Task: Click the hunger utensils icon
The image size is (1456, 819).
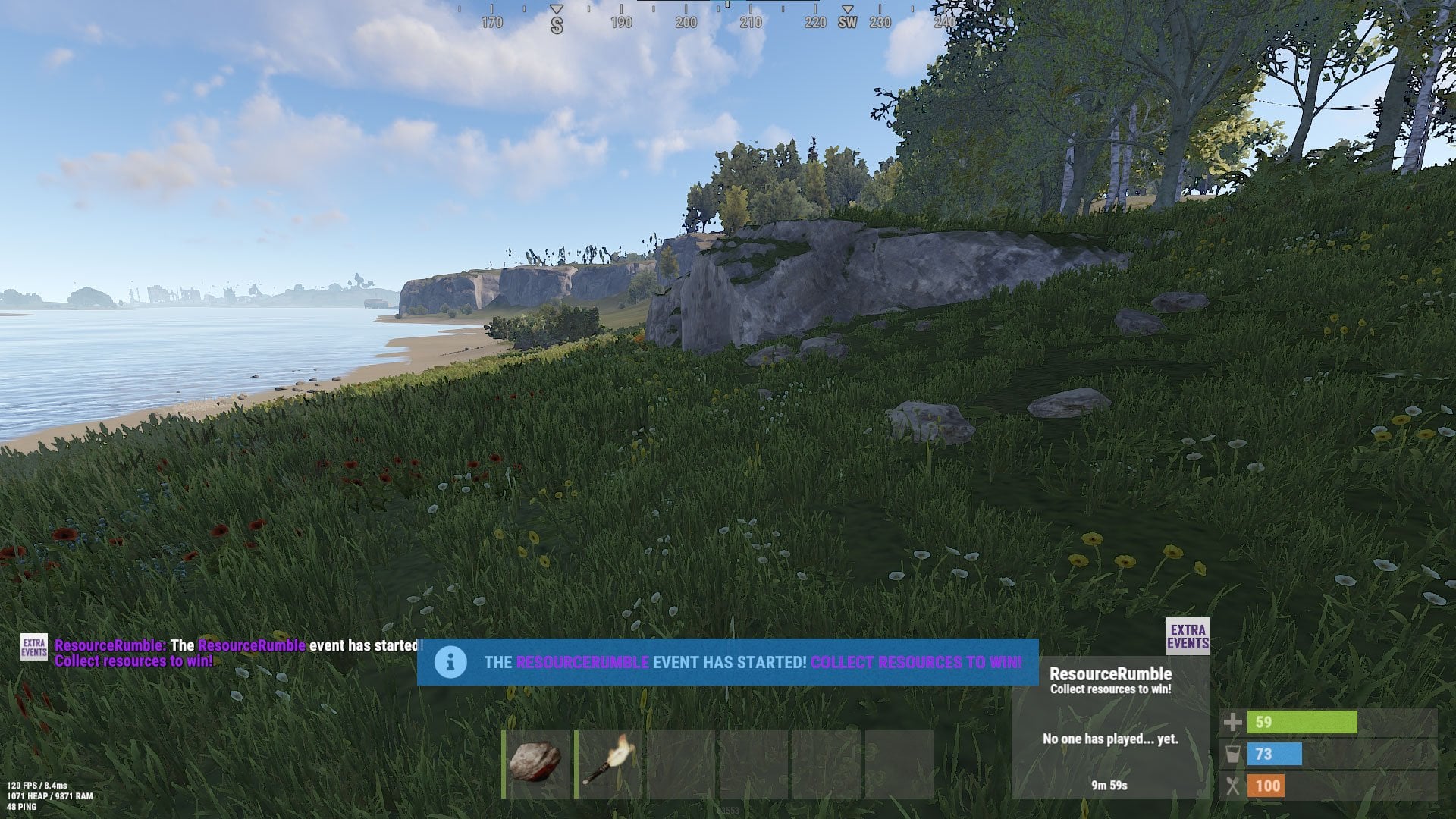Action: point(1235,786)
